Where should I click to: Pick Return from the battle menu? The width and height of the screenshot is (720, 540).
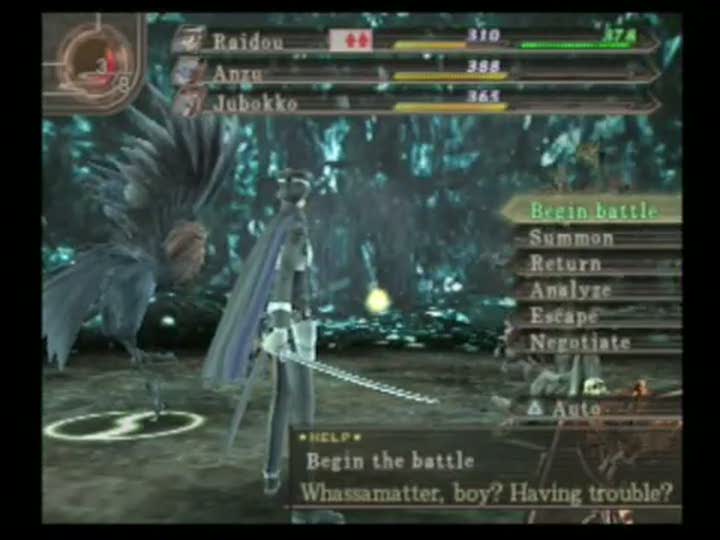[566, 264]
